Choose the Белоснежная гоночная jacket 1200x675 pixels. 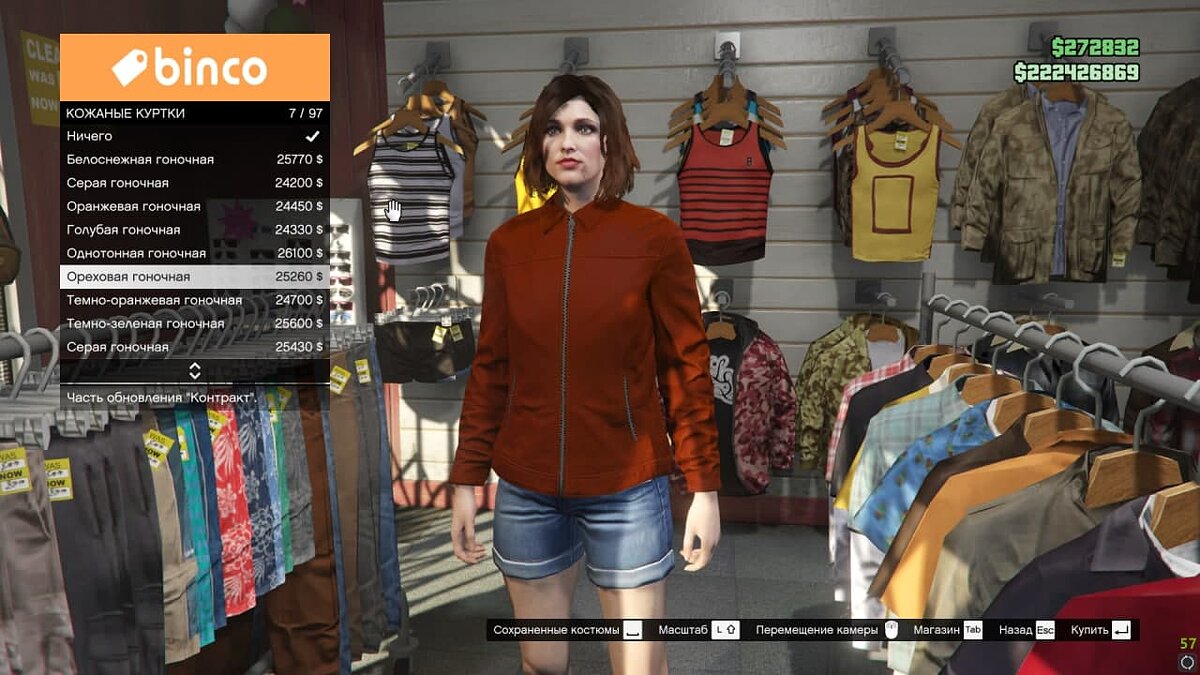point(195,160)
